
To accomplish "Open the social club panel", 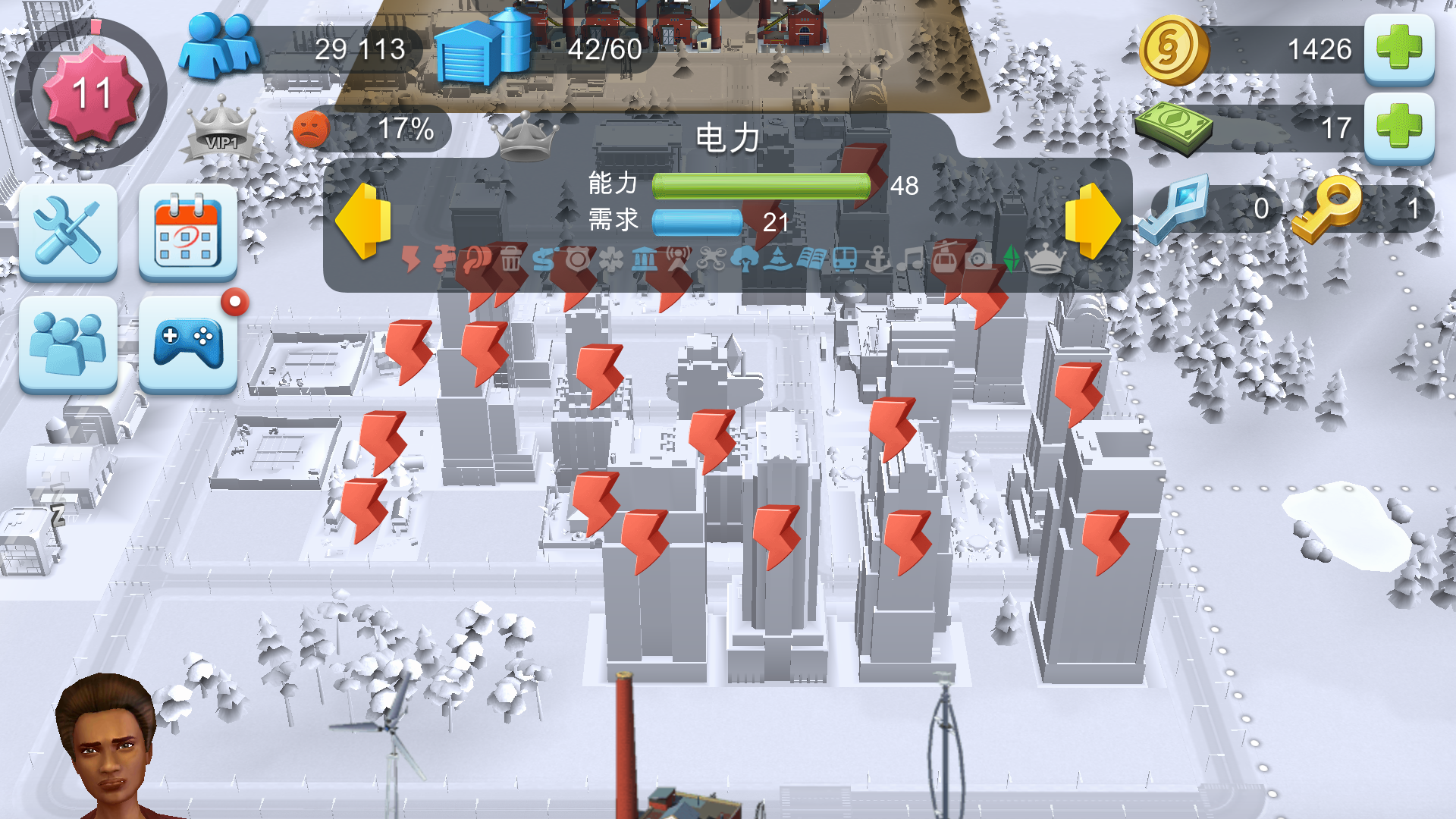I will (x=68, y=345).
